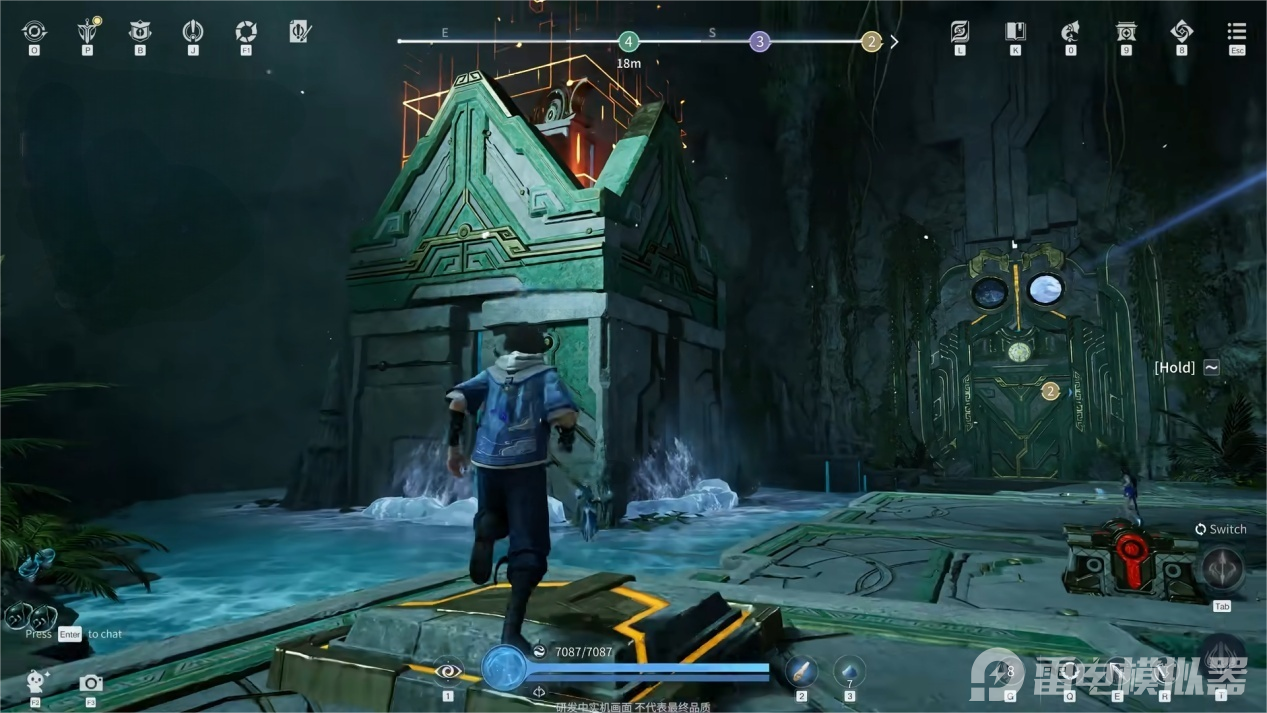Open the exclamation mark quest icon
Viewport: 1267px width, 713px height.
(x=193, y=32)
